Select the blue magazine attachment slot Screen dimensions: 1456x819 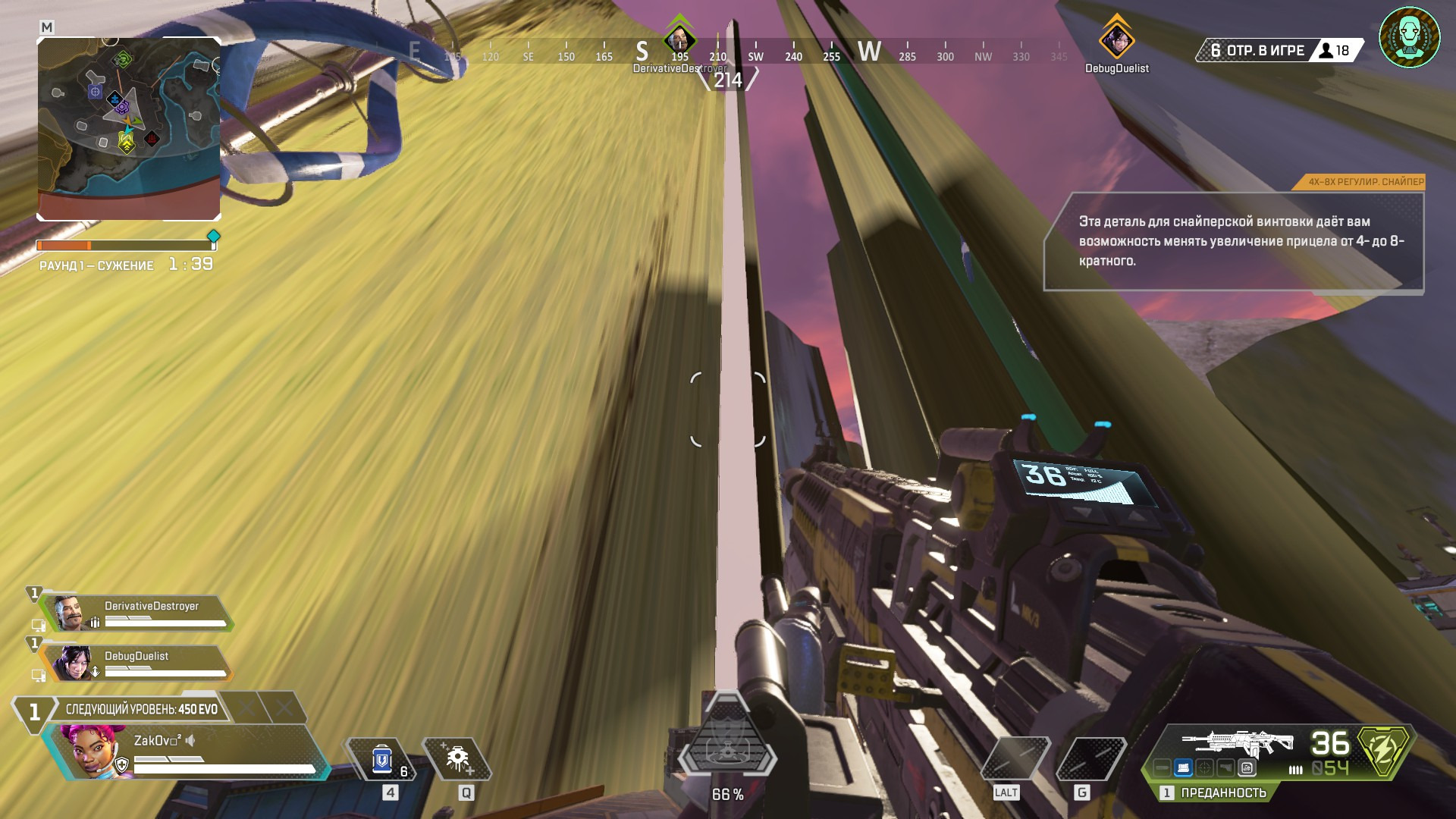point(1183,768)
